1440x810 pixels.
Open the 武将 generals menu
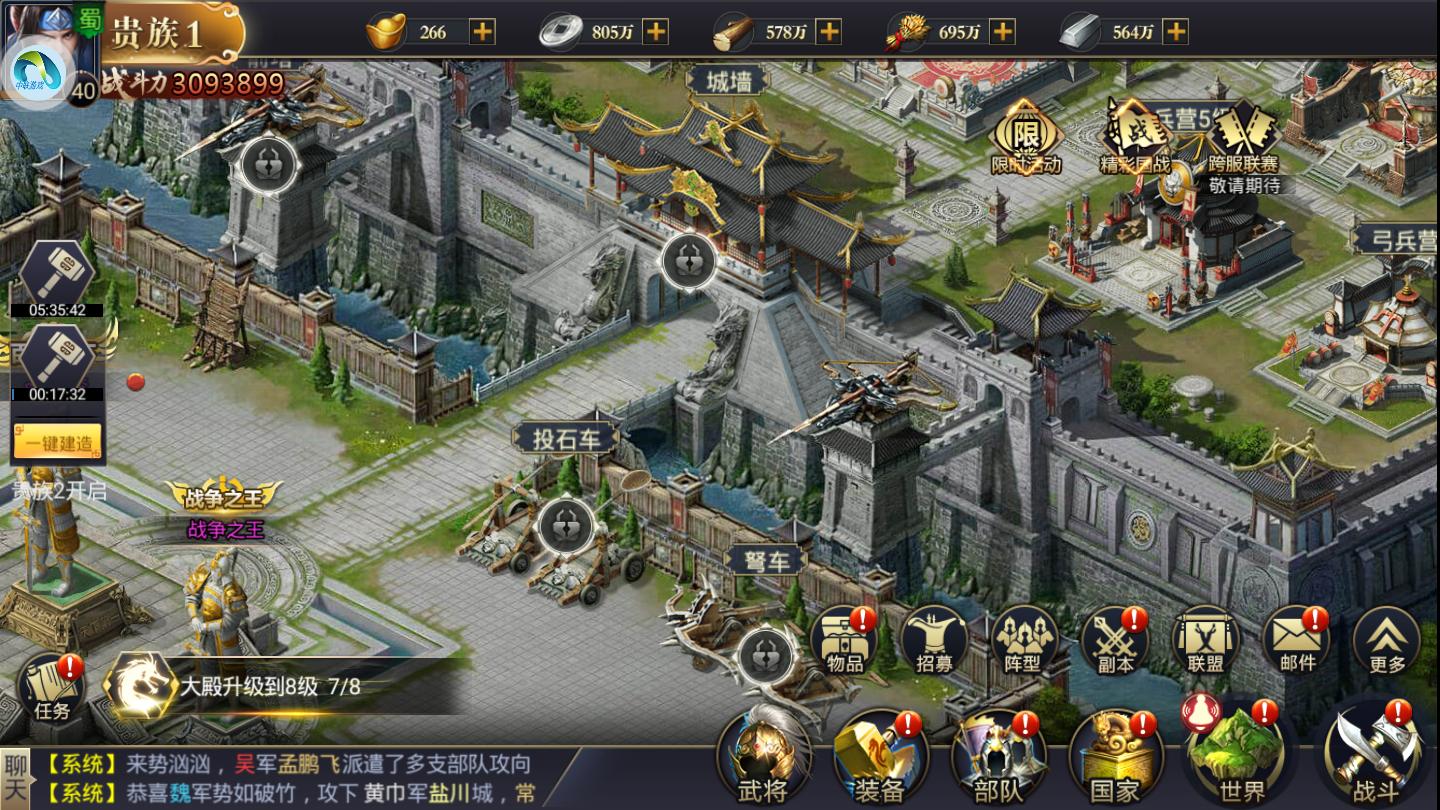click(763, 757)
